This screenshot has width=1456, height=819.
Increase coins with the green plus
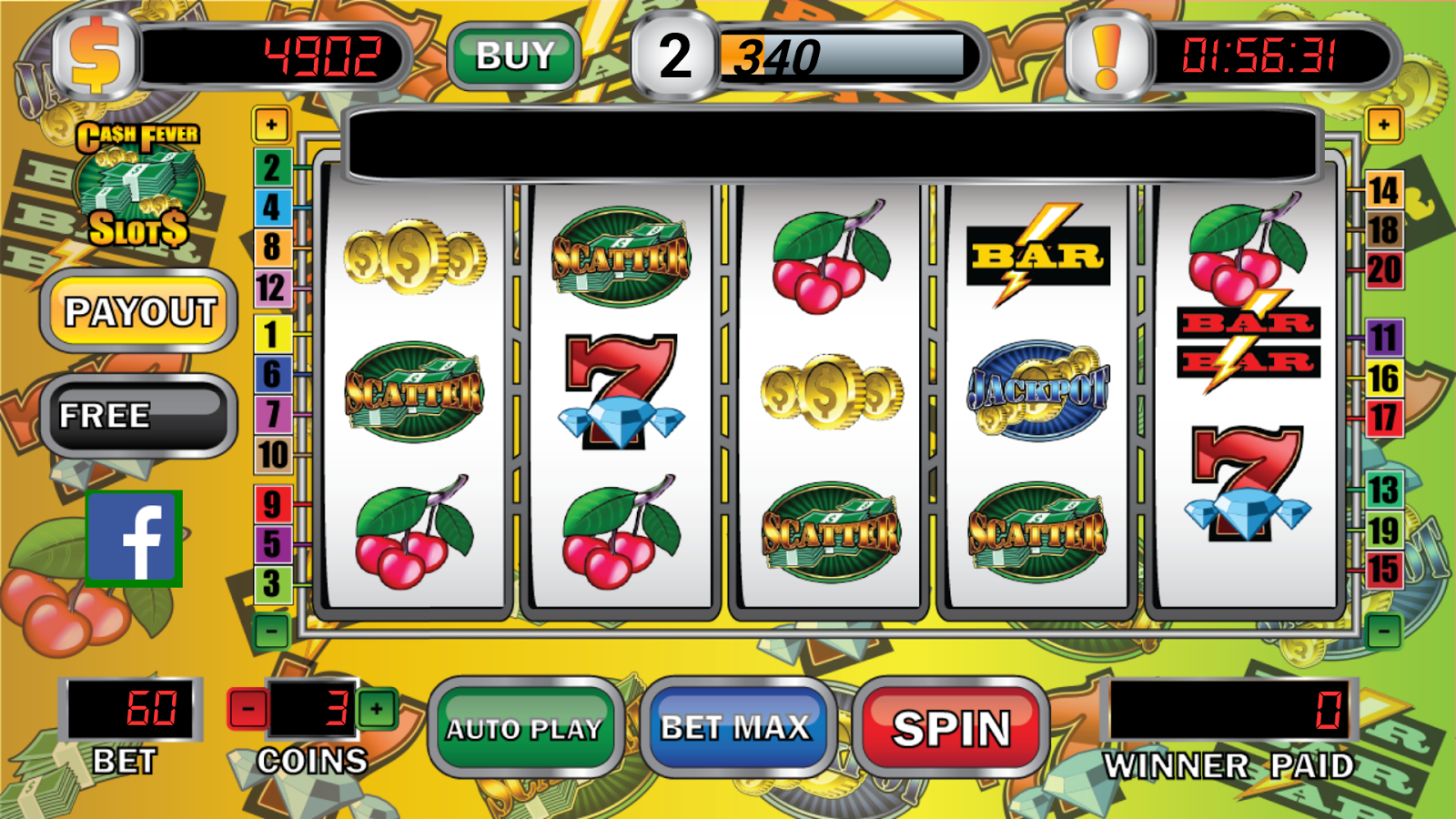[378, 709]
